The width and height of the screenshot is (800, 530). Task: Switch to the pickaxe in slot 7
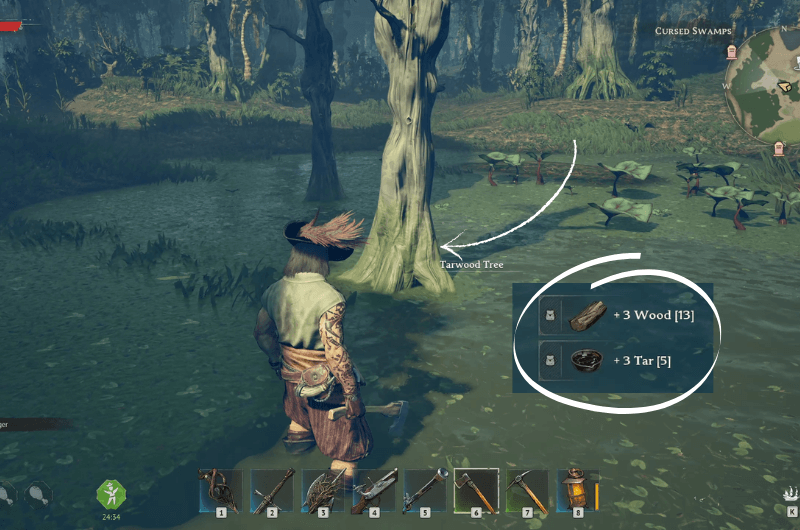pyautogui.click(x=527, y=491)
